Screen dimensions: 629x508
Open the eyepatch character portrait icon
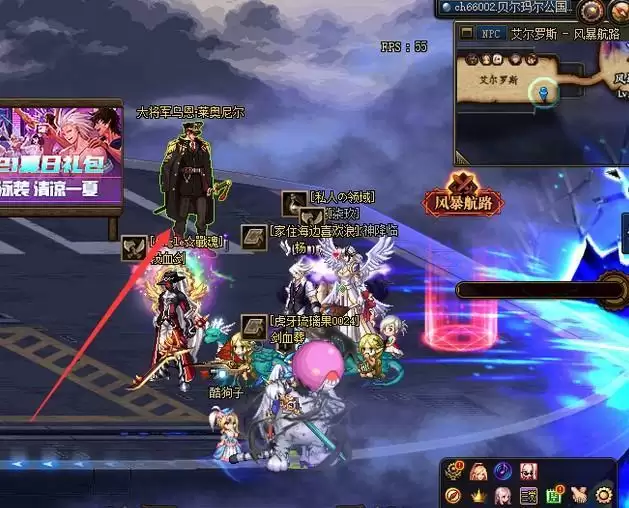click(528, 470)
